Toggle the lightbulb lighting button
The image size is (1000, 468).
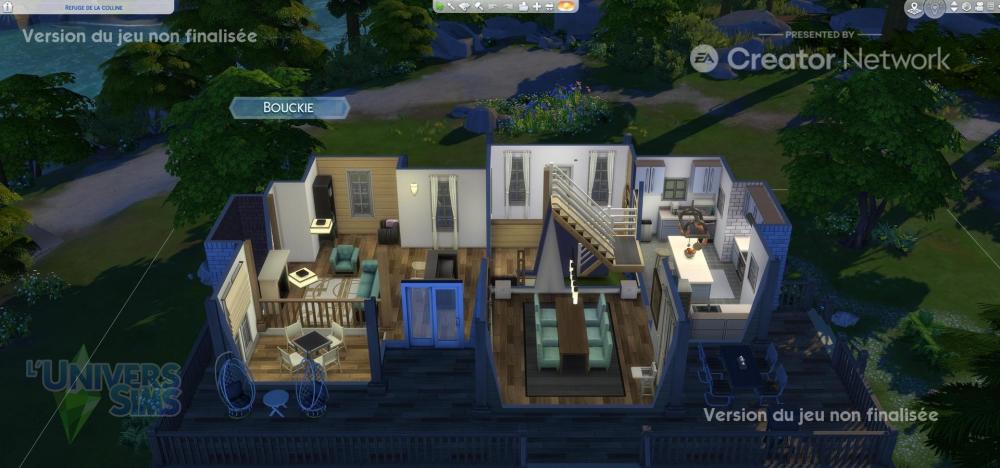(932, 8)
